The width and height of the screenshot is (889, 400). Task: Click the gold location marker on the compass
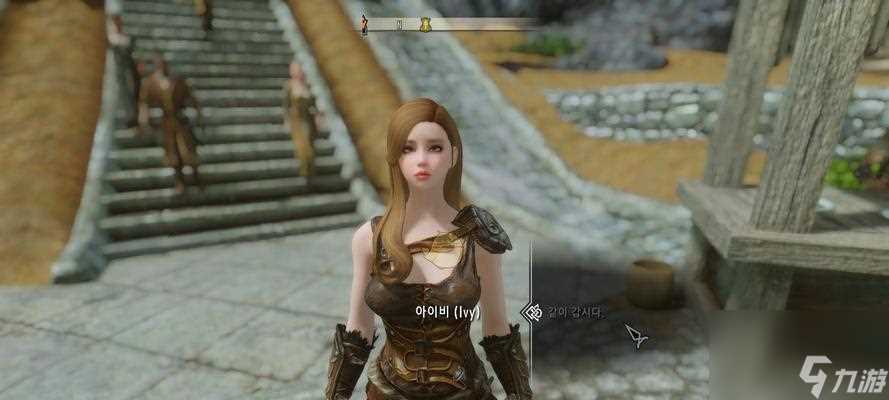click(x=425, y=24)
